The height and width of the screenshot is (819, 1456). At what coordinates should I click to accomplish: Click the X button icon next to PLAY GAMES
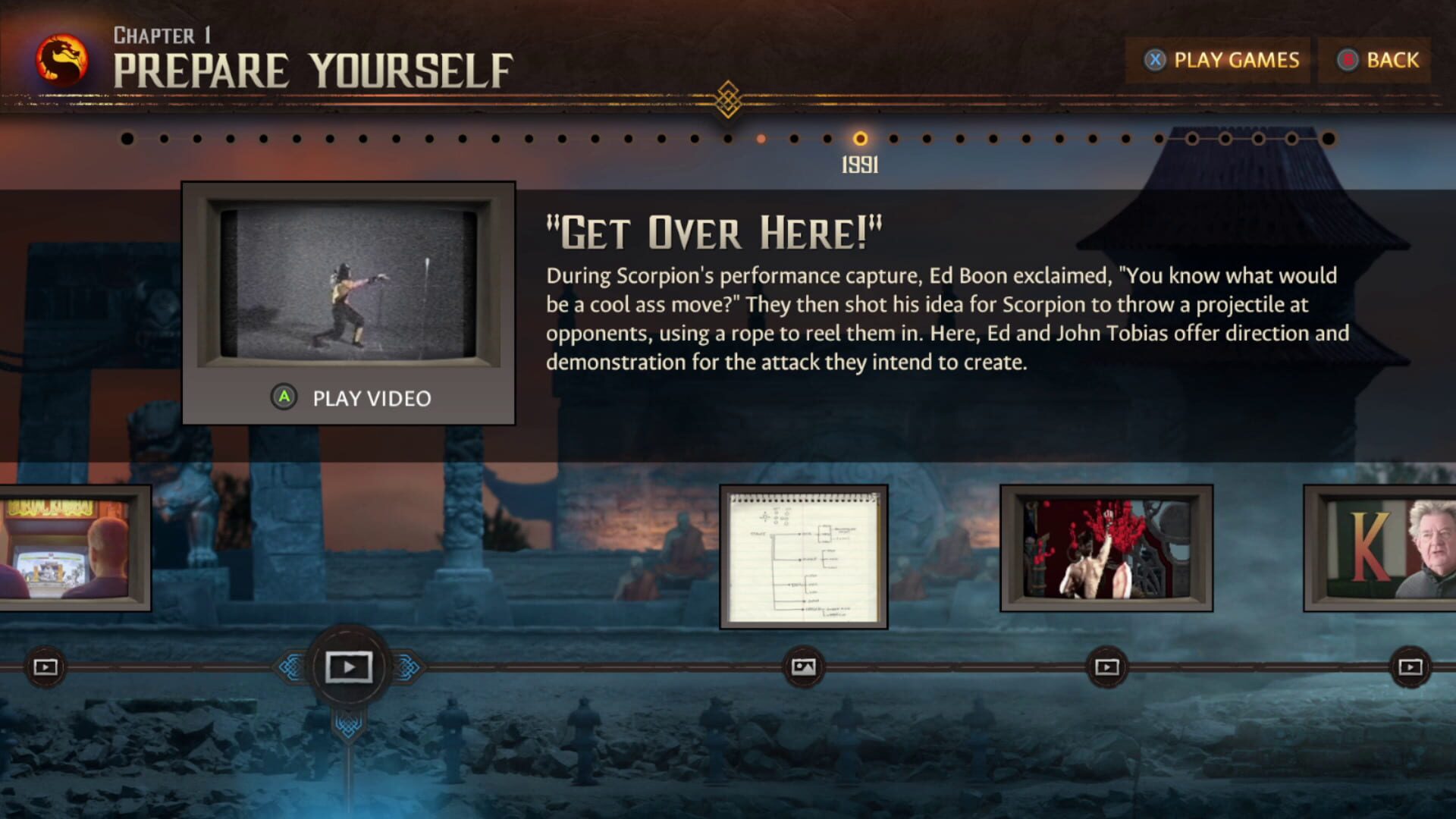pos(1156,61)
